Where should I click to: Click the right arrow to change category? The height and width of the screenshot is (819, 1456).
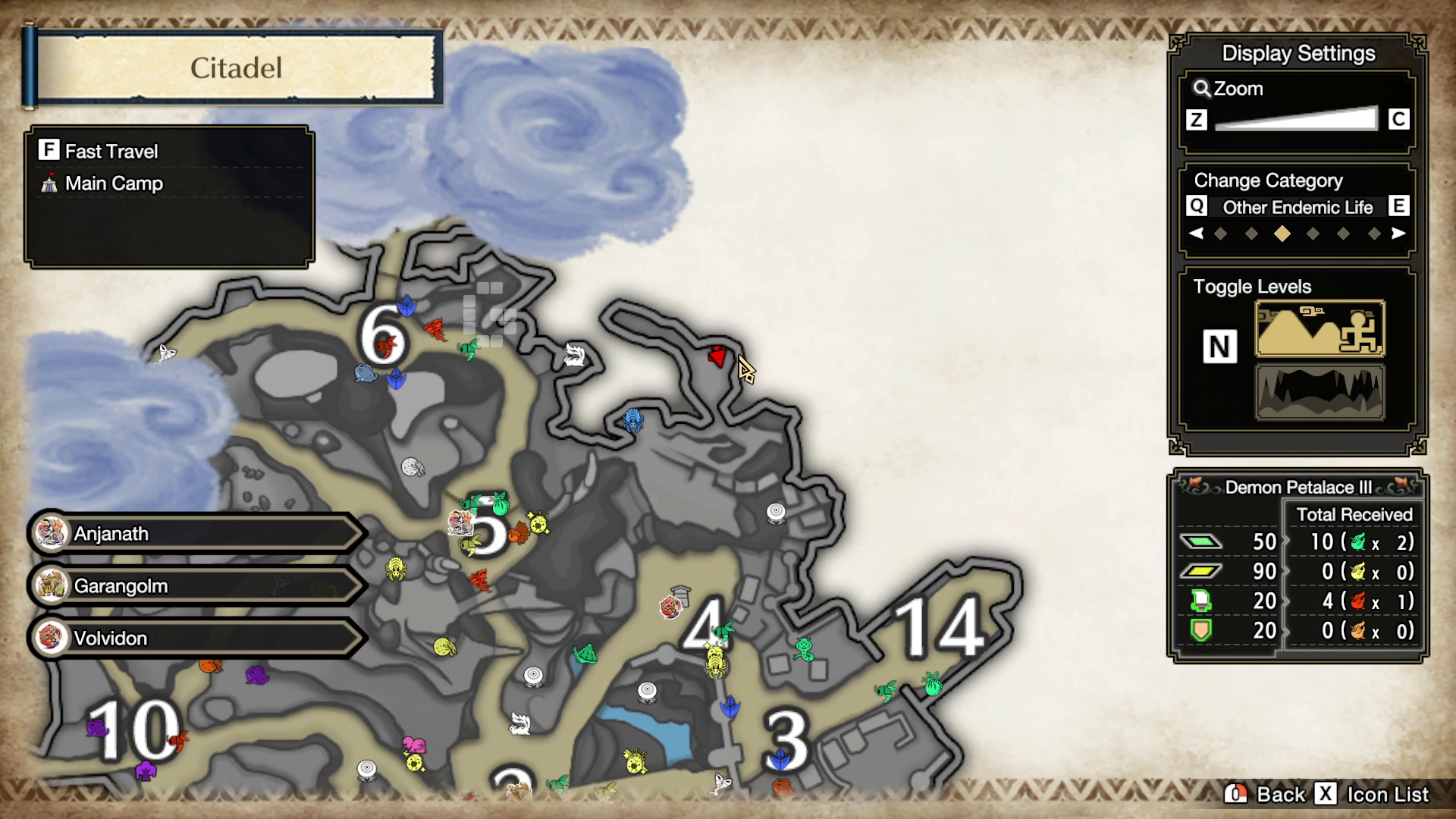coord(1399,234)
